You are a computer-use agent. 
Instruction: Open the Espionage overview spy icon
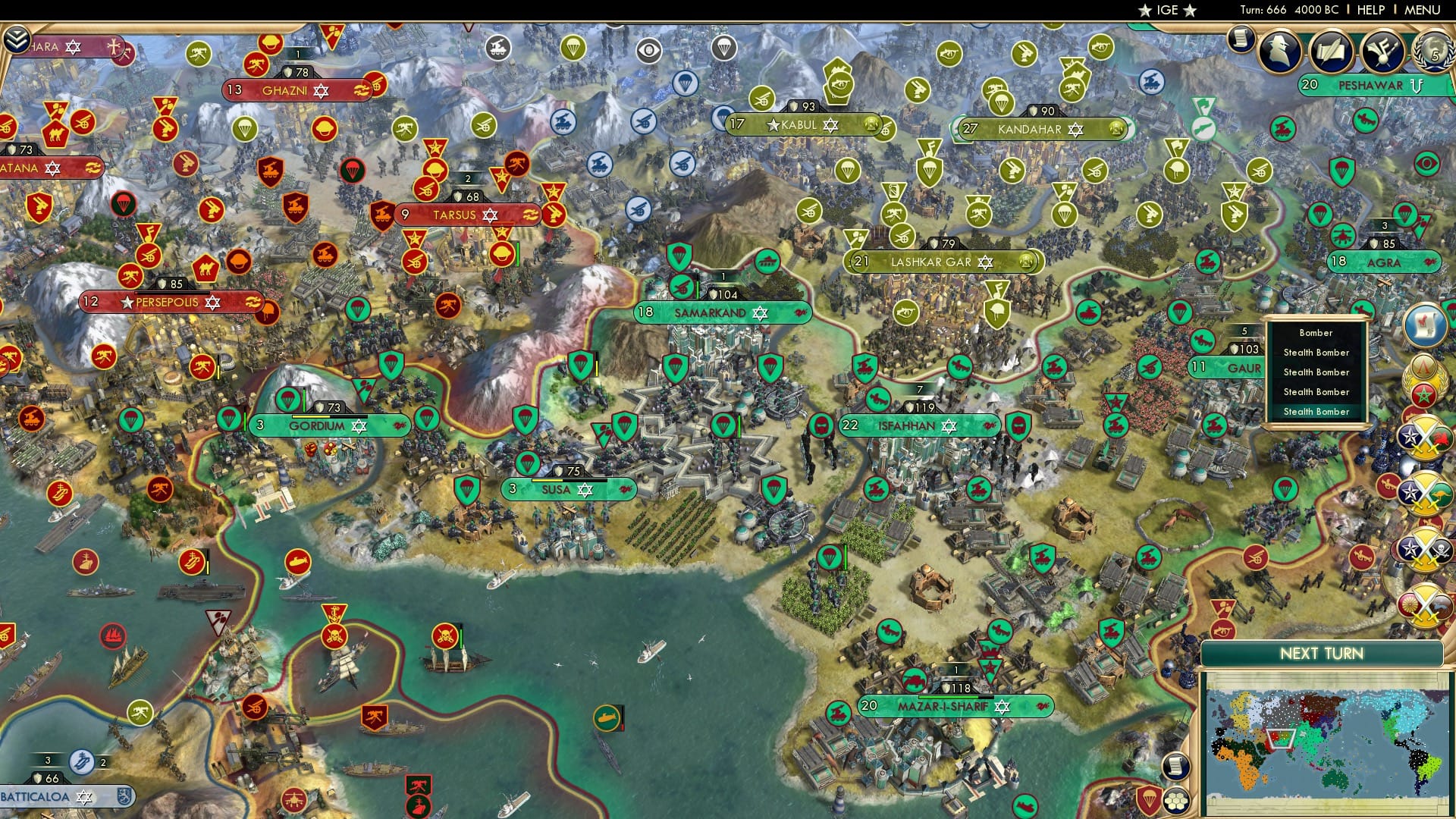tap(1279, 50)
